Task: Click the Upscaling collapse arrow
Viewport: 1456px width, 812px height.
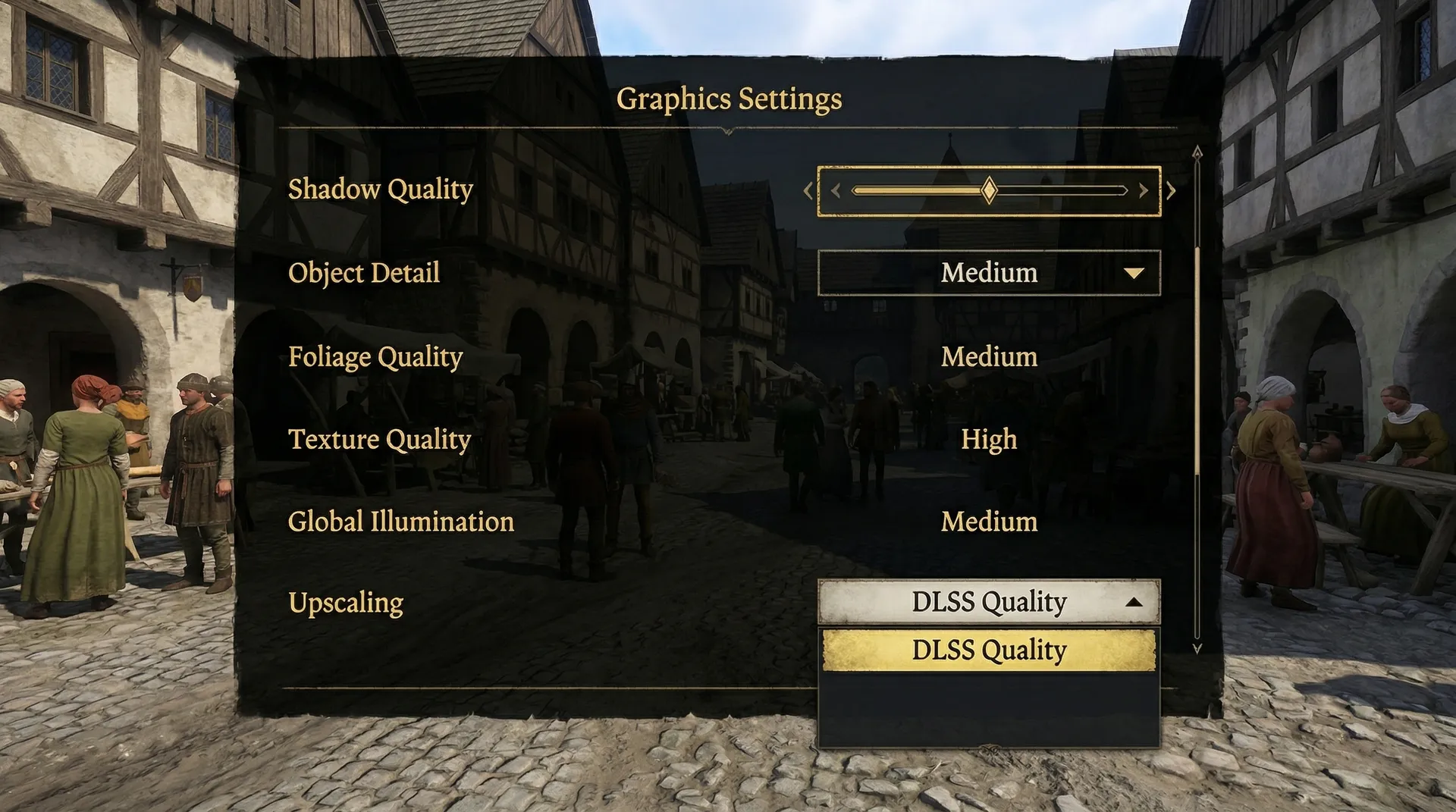Action: [x=1134, y=602]
